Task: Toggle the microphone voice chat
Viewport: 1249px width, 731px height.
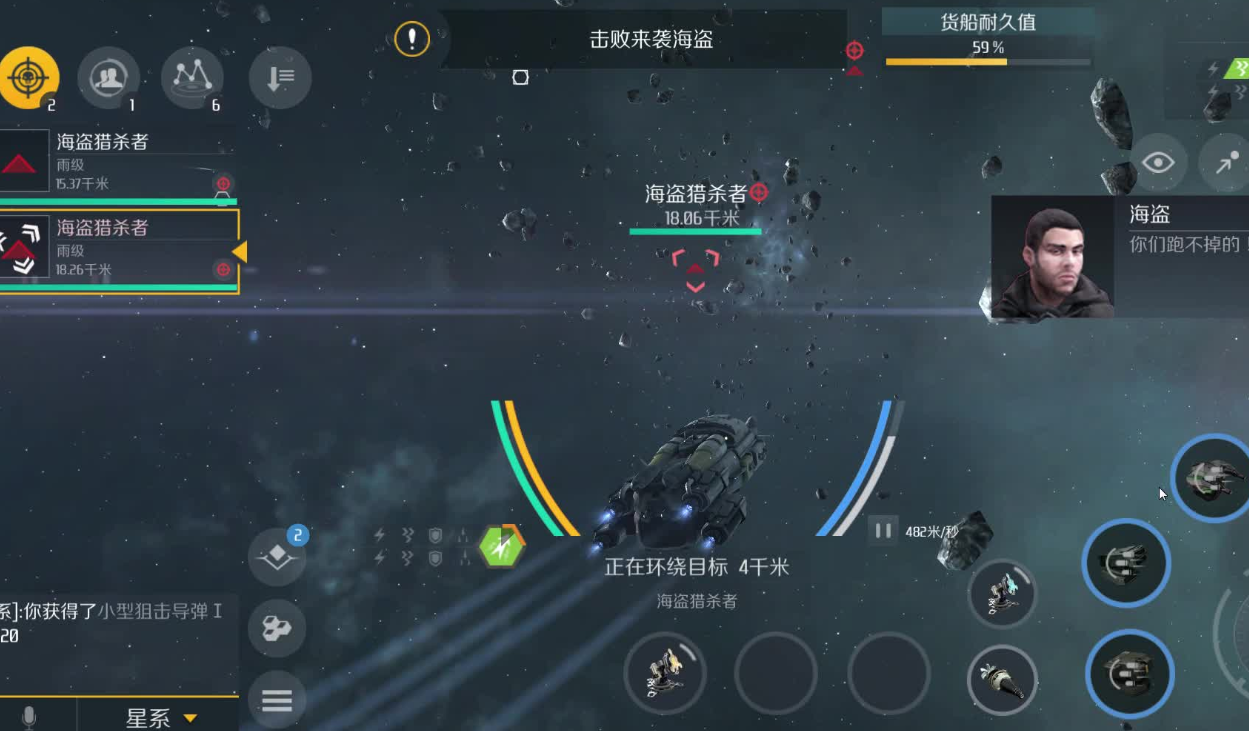Action: click(x=29, y=717)
